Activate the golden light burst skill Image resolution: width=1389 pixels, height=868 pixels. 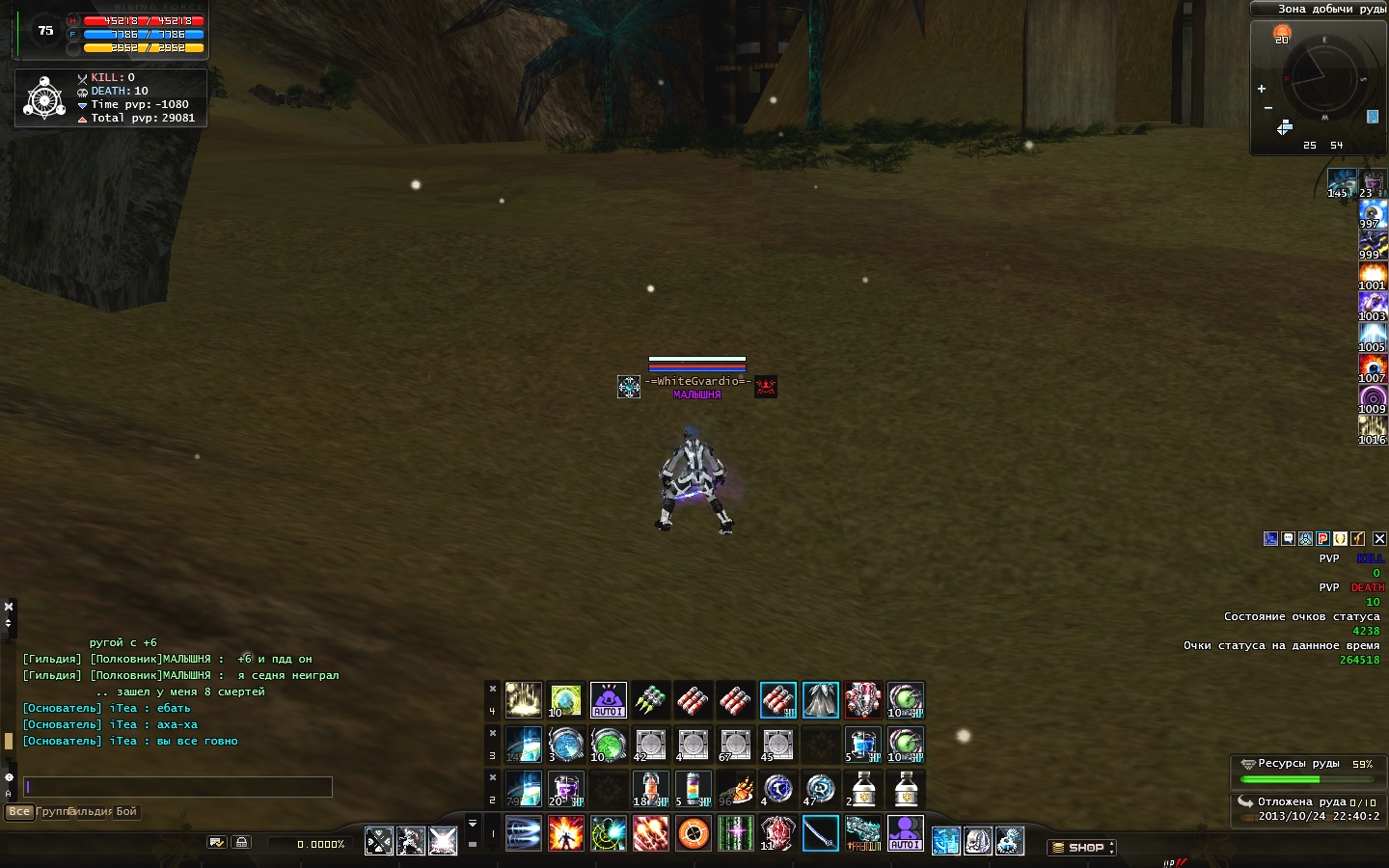click(x=524, y=700)
